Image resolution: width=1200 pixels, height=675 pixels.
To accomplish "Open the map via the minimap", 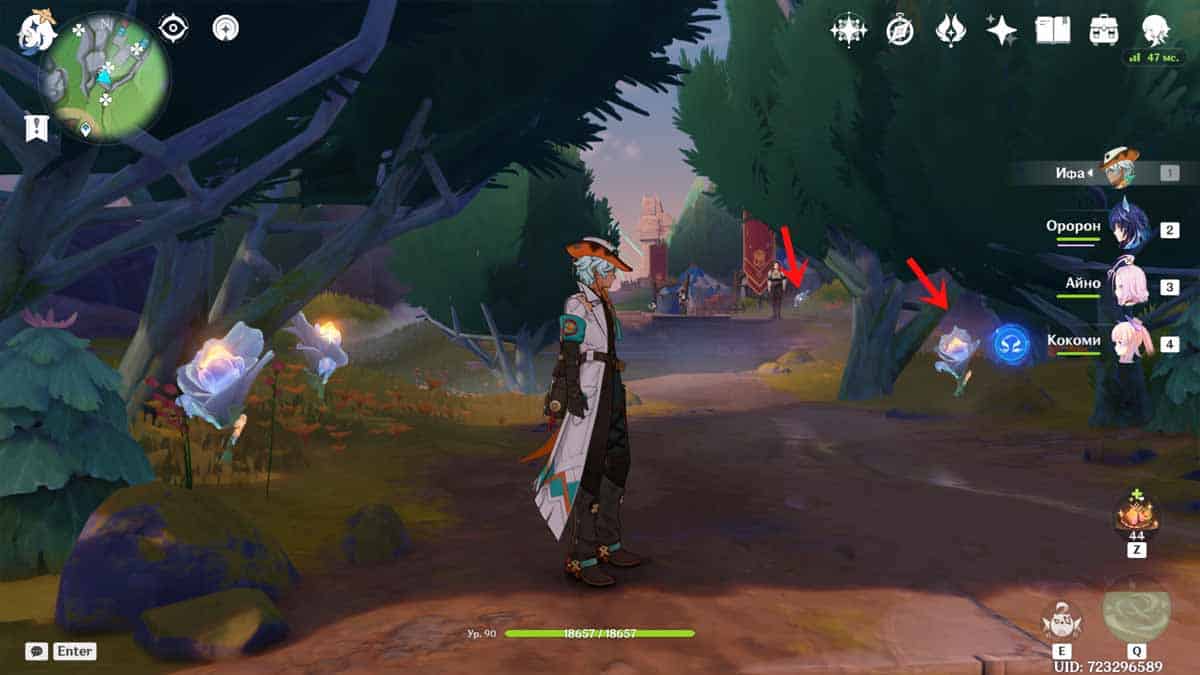I will pos(105,77).
